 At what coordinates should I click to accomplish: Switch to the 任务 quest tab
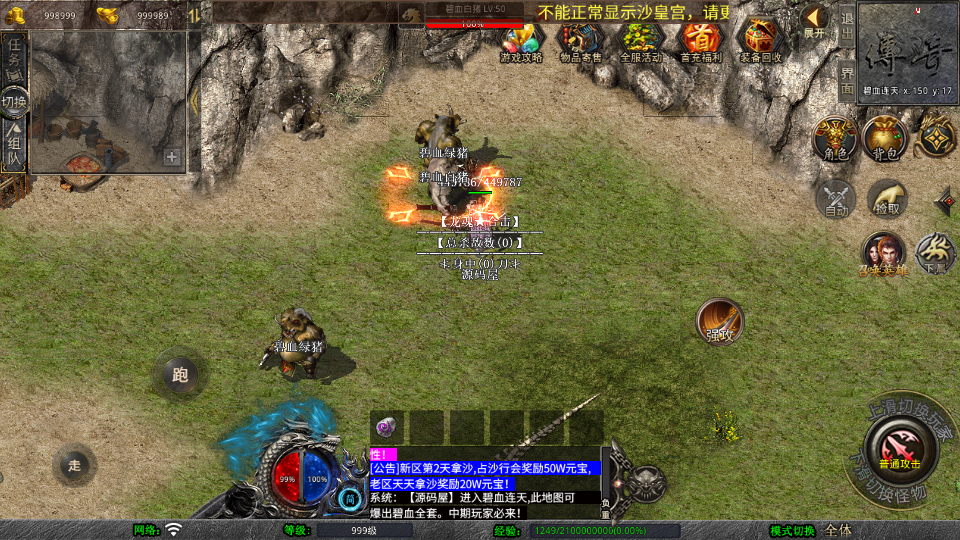(15, 56)
